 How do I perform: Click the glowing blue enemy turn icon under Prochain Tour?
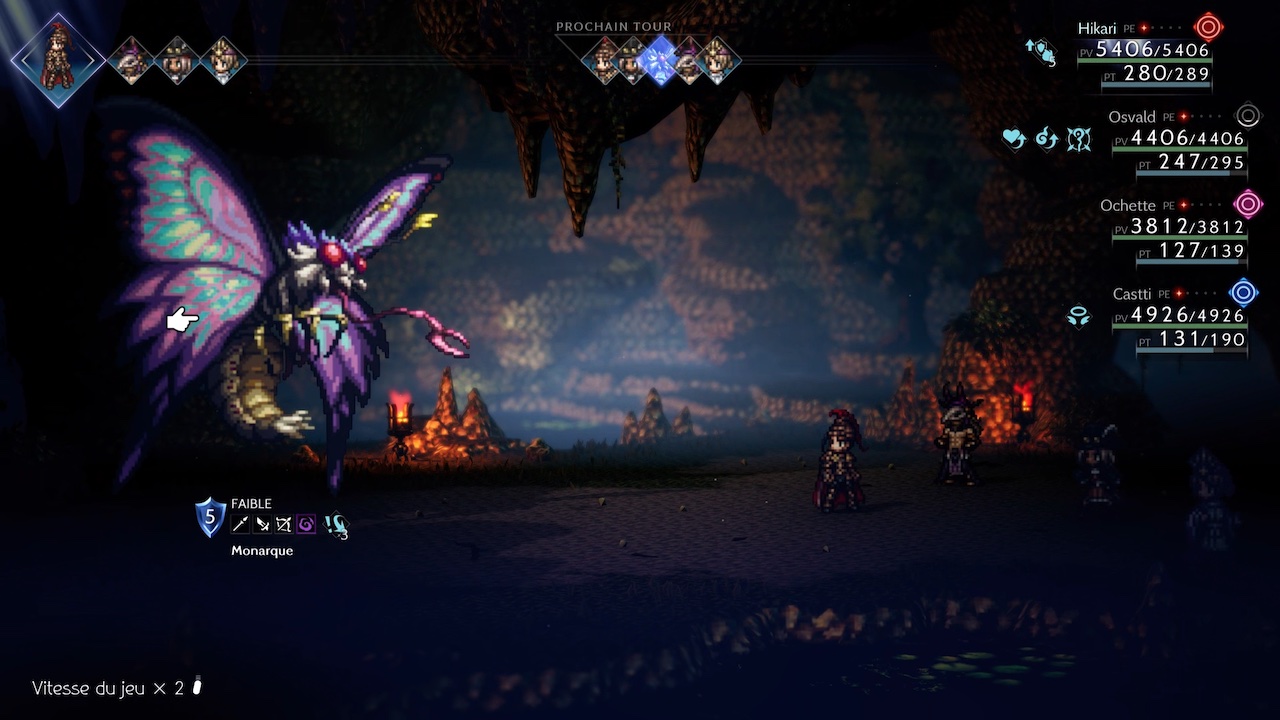click(660, 59)
